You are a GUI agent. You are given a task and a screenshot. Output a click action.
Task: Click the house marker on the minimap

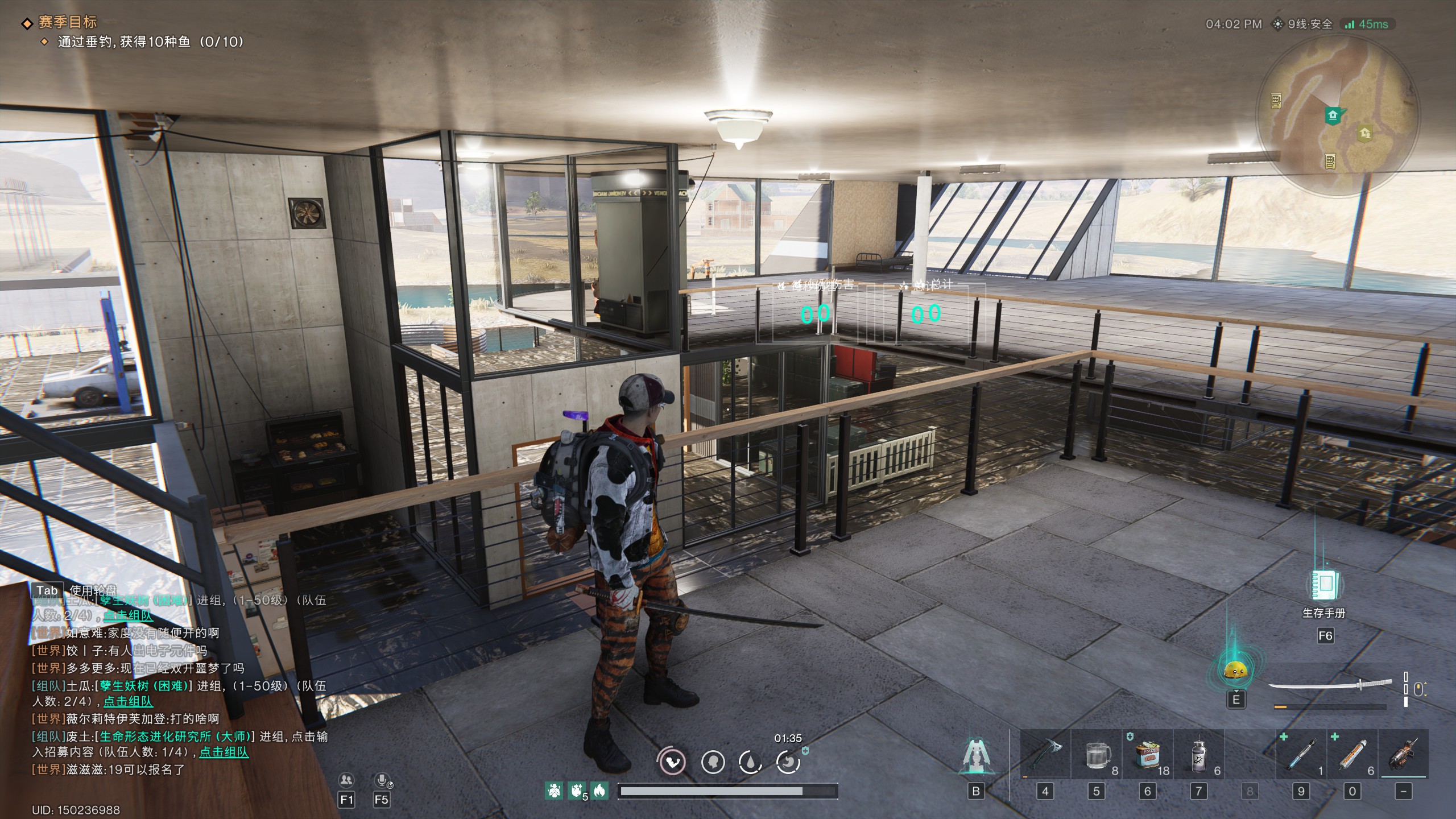1333,115
